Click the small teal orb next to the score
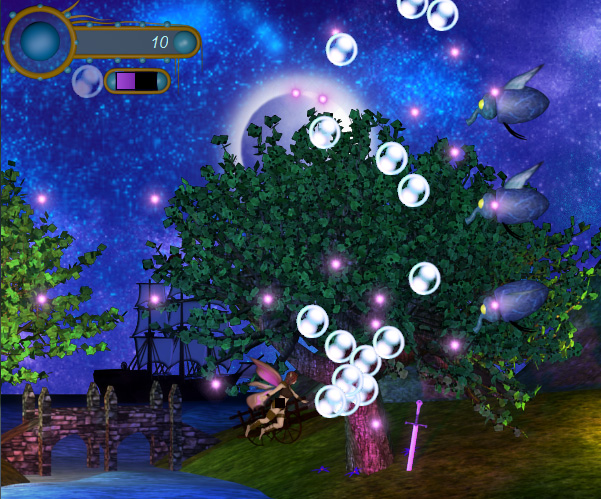 click(184, 42)
